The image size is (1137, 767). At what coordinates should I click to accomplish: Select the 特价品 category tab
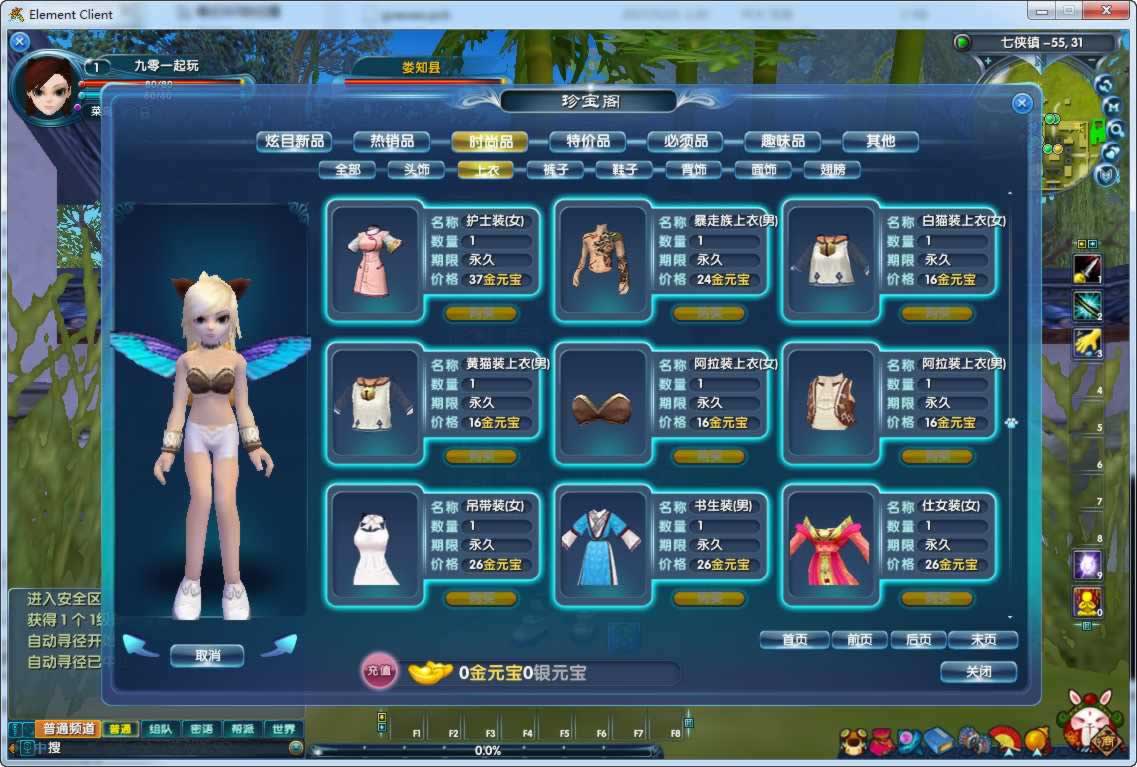pos(588,141)
